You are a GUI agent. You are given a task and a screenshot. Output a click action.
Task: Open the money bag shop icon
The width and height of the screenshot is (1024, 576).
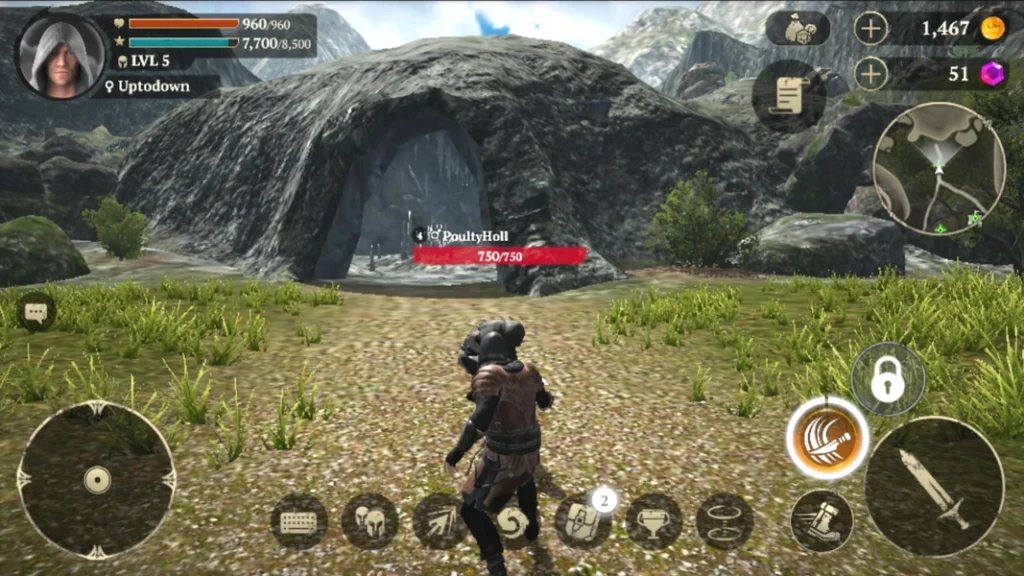click(x=798, y=28)
